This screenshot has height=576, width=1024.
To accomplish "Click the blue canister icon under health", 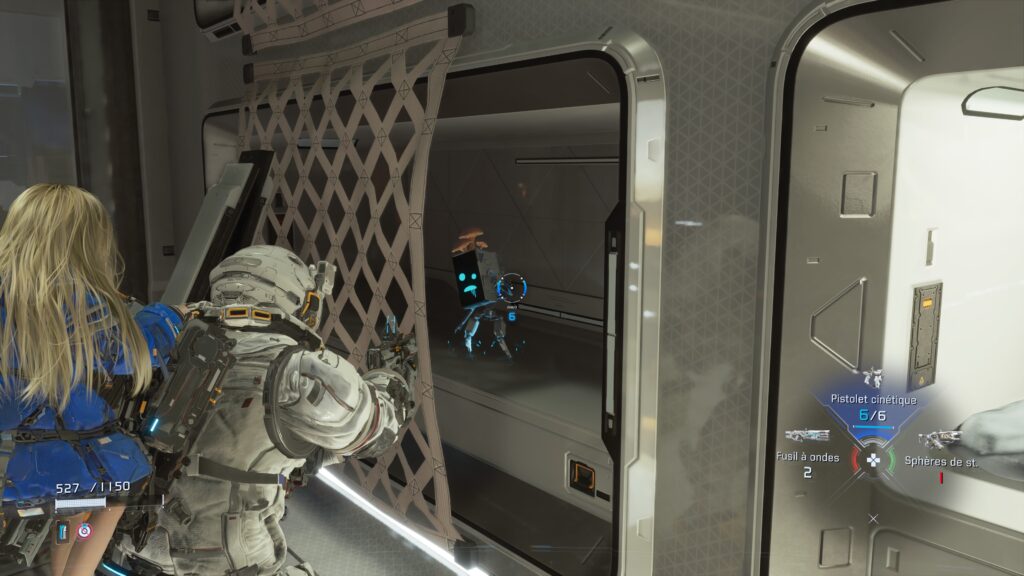I will [63, 530].
